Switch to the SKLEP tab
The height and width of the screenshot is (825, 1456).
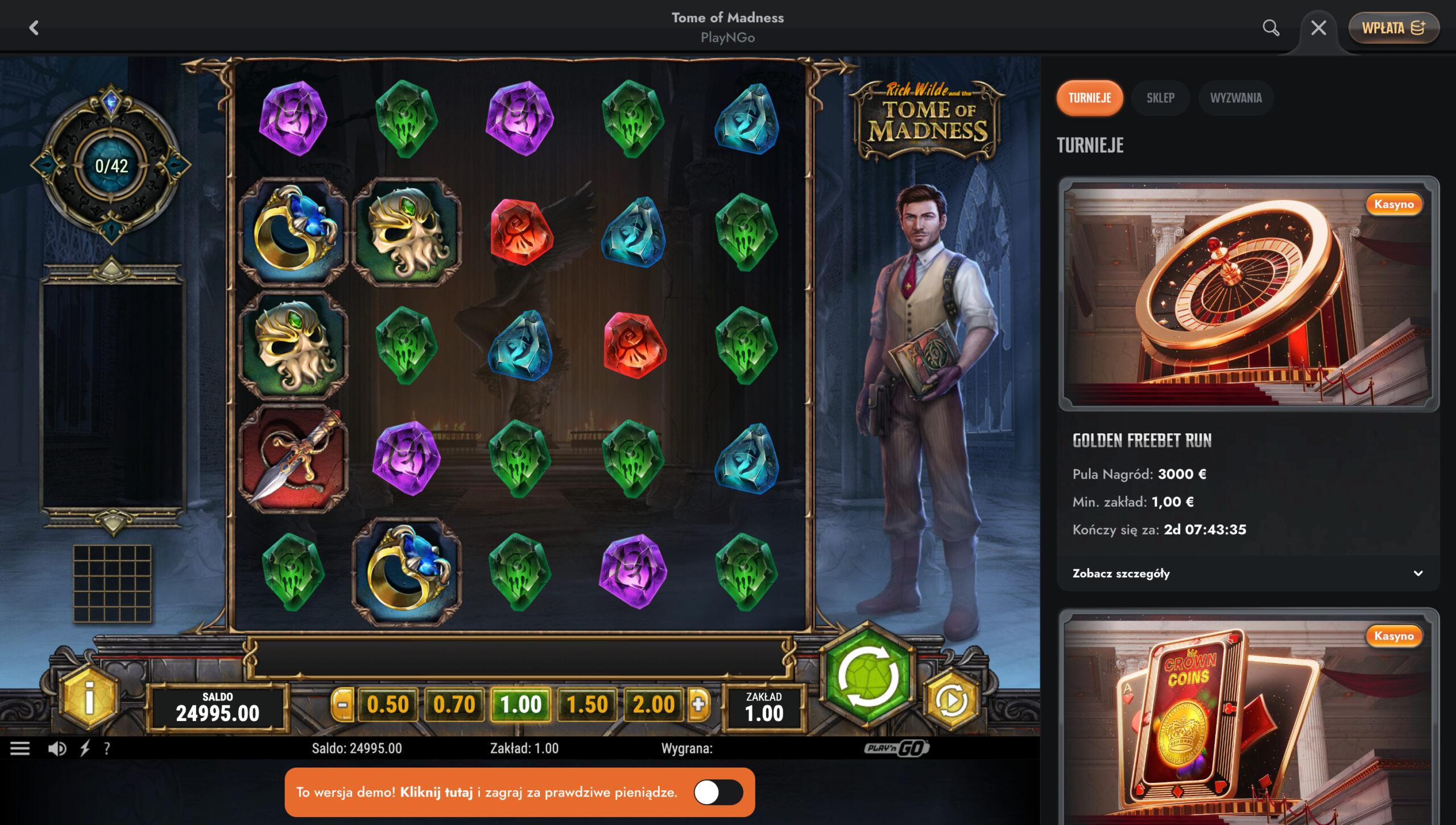tap(1161, 98)
